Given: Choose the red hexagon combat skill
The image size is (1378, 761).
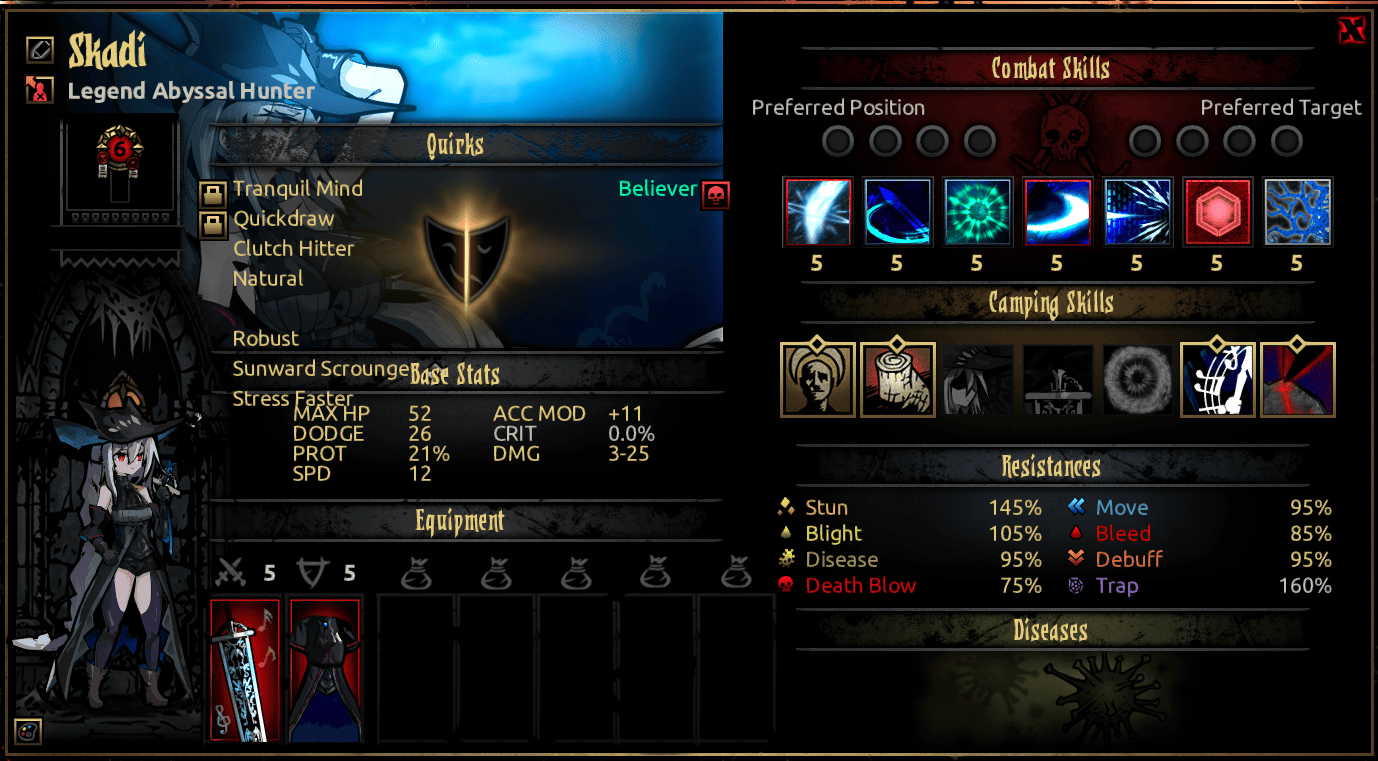Looking at the screenshot, I should click(x=1217, y=212).
